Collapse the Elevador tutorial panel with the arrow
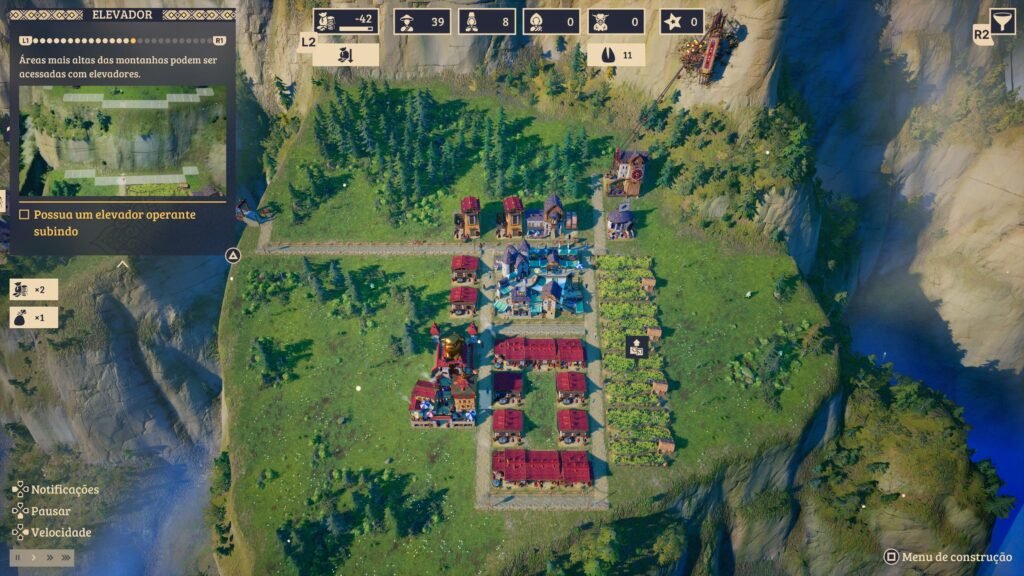Viewport: 1024px width, 576px height. tap(122, 265)
